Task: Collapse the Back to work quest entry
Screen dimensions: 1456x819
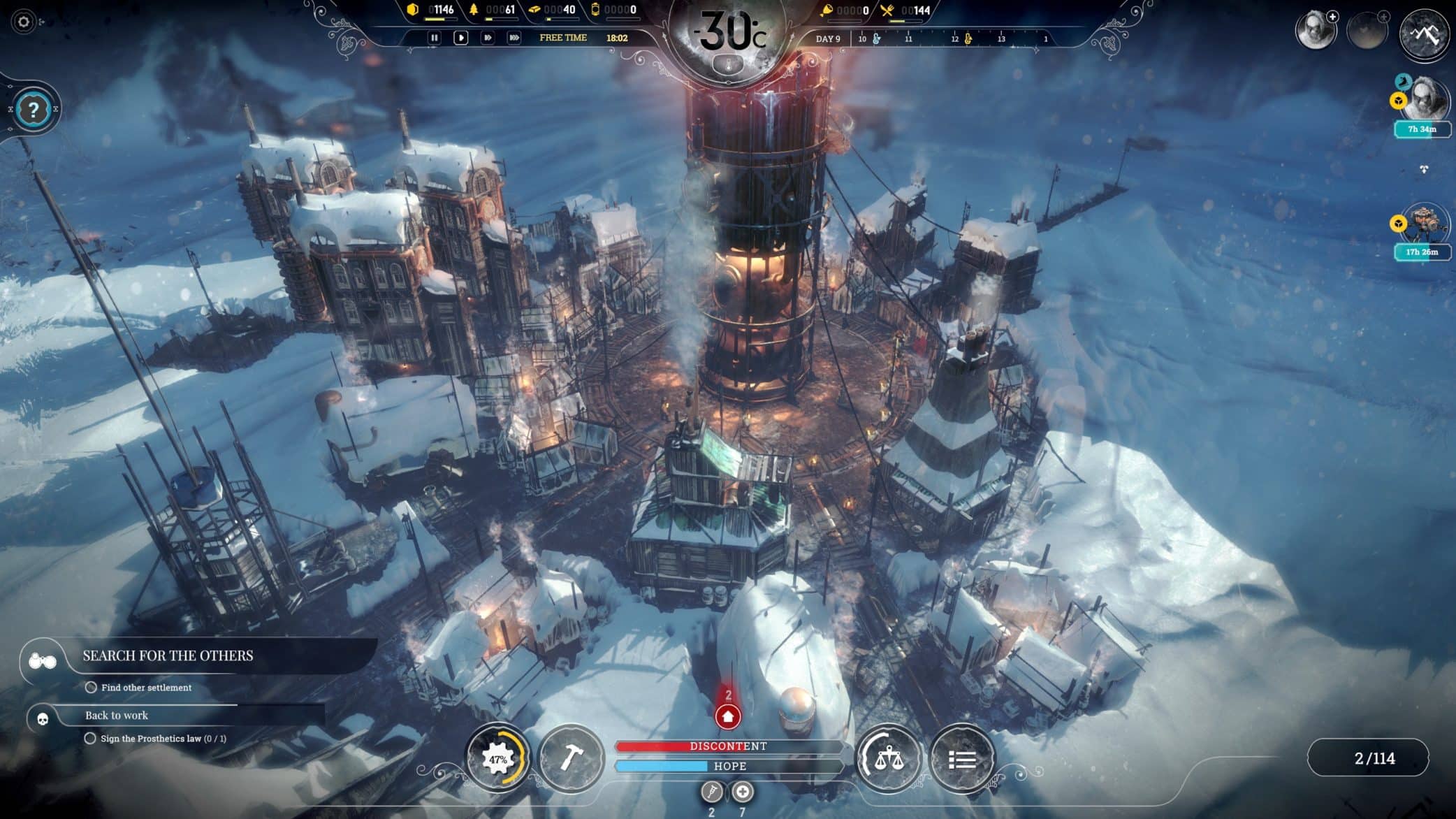Action: pos(117,716)
